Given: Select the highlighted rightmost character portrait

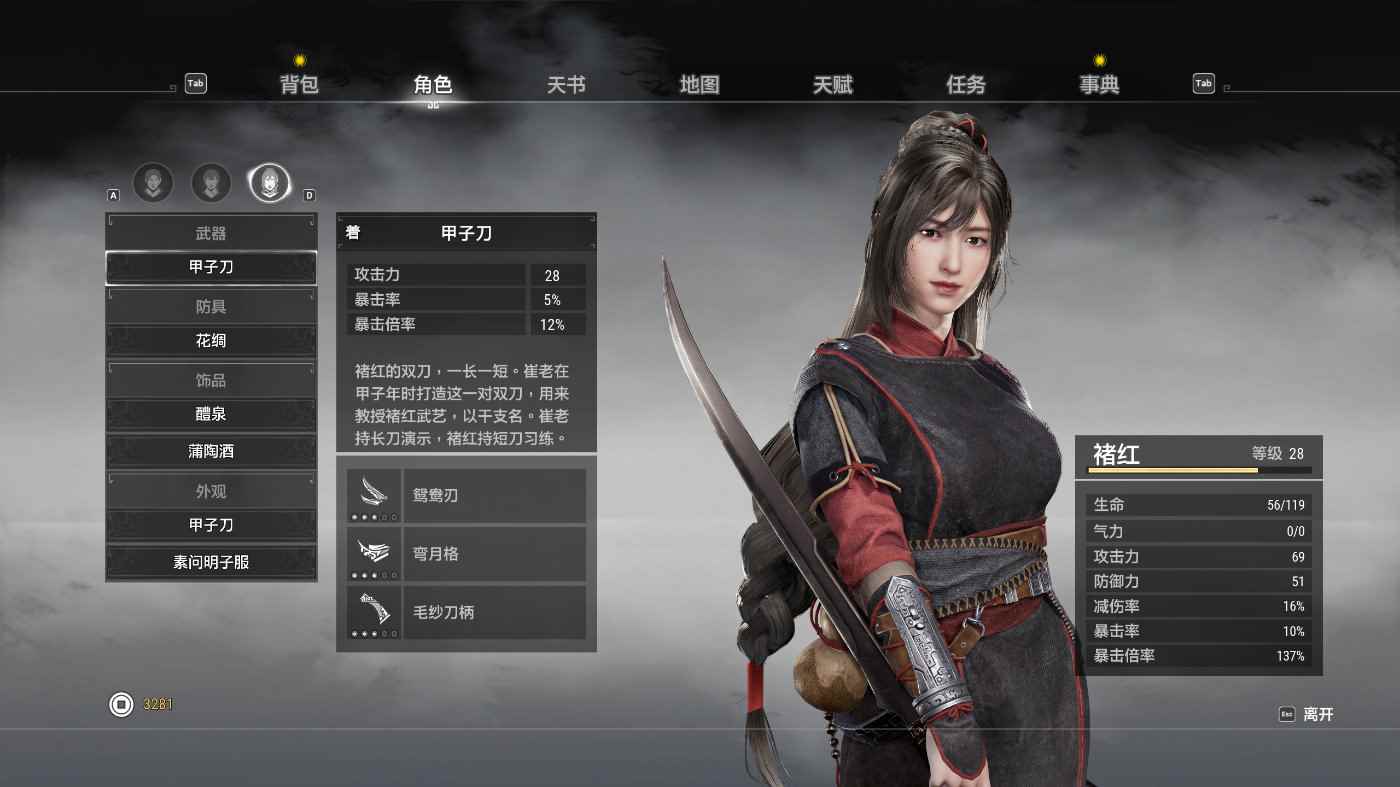Looking at the screenshot, I should point(269,183).
